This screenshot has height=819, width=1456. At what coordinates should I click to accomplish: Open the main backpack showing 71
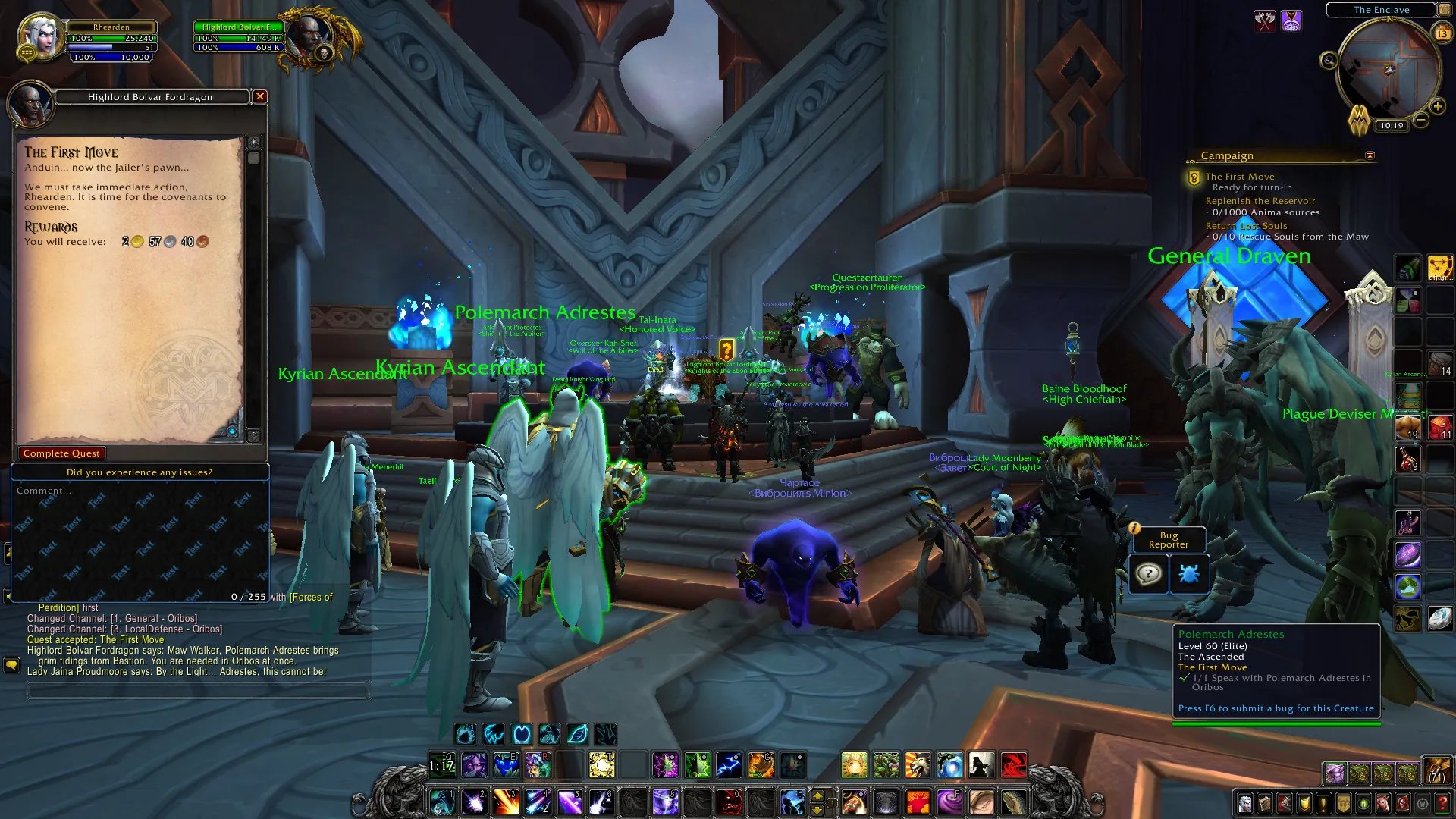tap(1436, 770)
